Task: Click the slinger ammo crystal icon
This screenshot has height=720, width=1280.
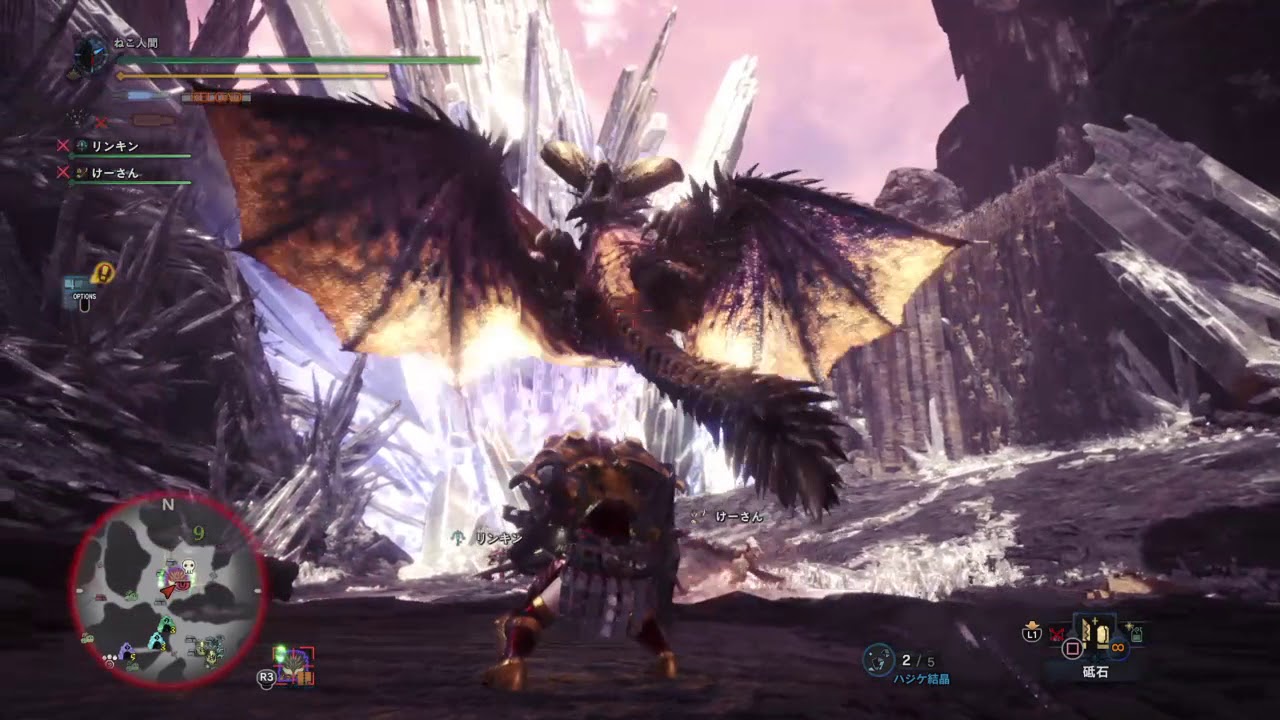Action: [878, 658]
